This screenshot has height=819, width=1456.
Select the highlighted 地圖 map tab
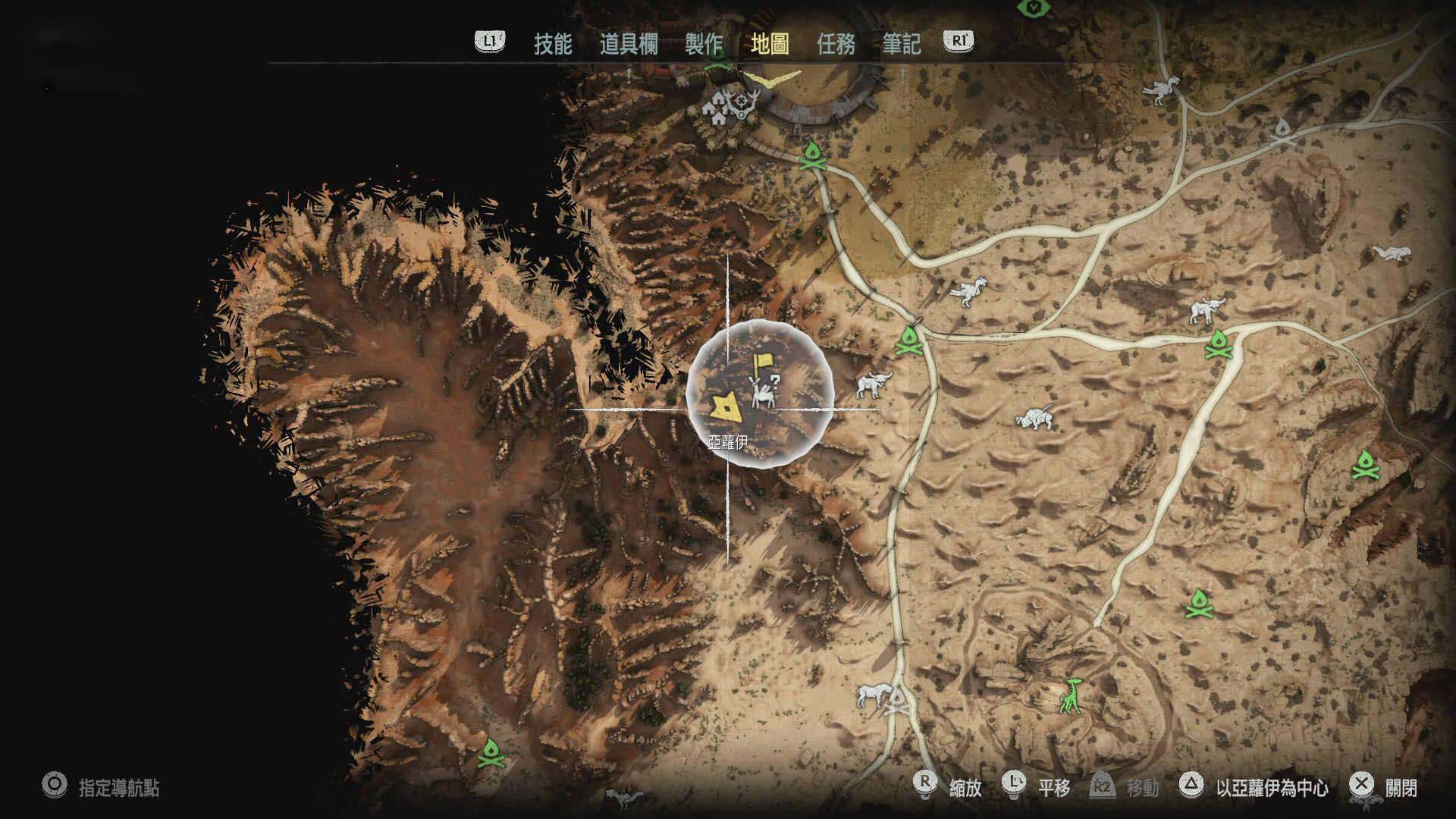(x=769, y=44)
